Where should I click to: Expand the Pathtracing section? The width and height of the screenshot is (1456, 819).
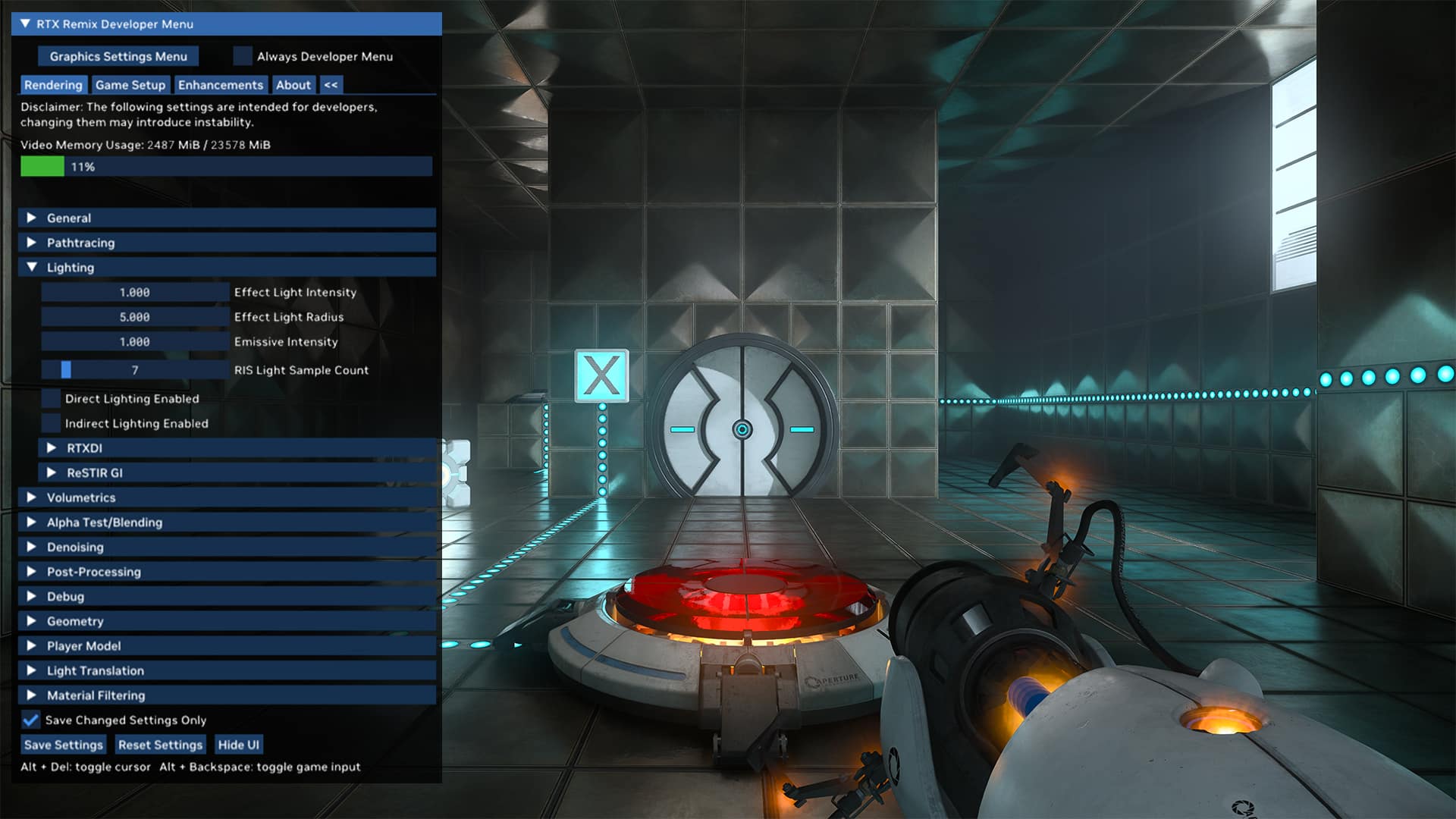(32, 243)
